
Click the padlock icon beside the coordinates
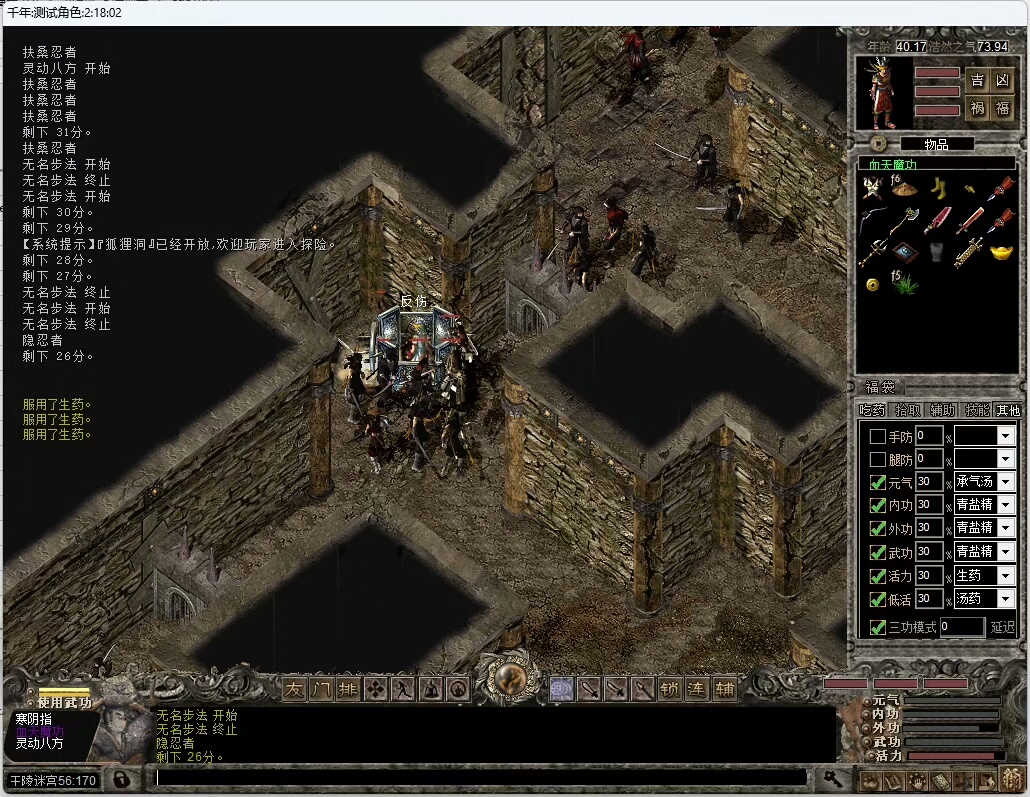[x=119, y=779]
